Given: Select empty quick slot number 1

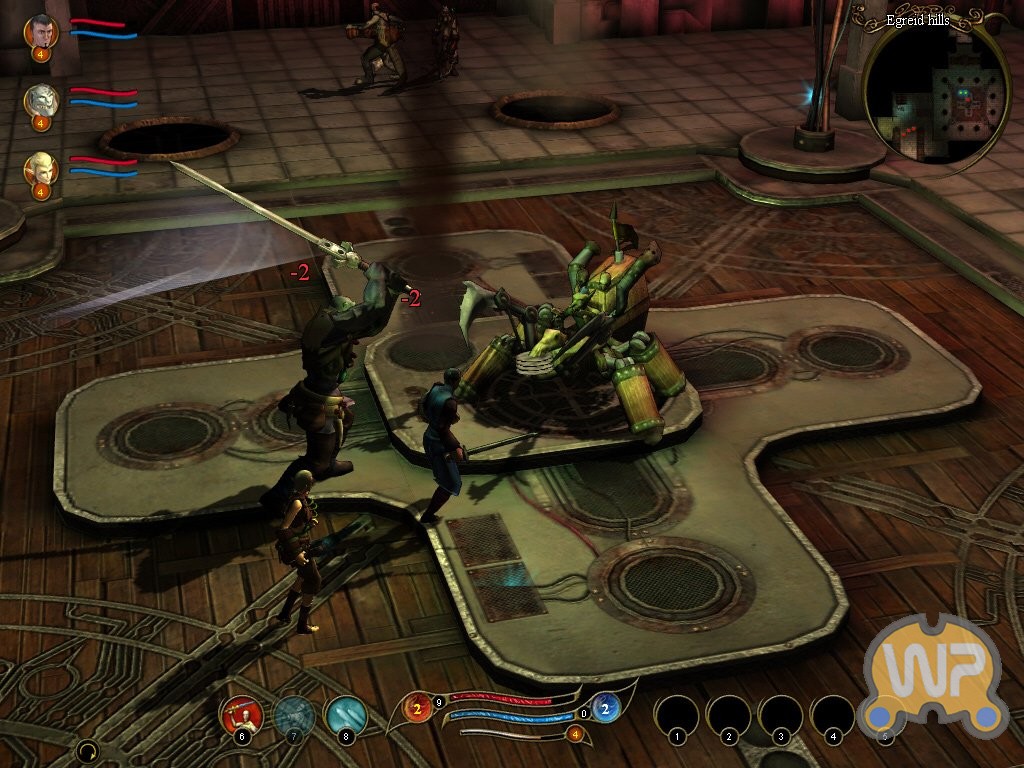Looking at the screenshot, I should point(677,716).
